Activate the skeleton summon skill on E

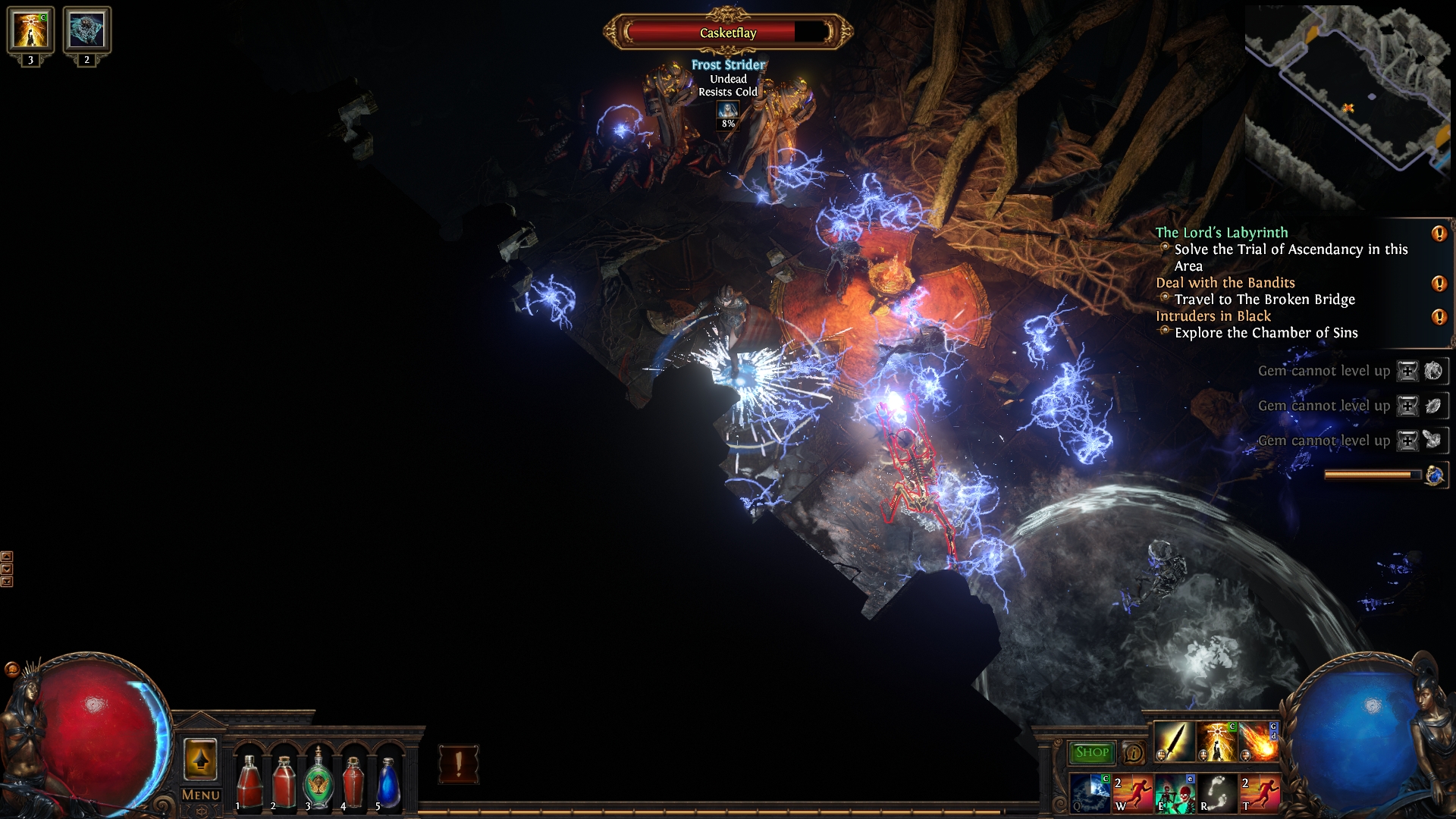(x=1174, y=793)
